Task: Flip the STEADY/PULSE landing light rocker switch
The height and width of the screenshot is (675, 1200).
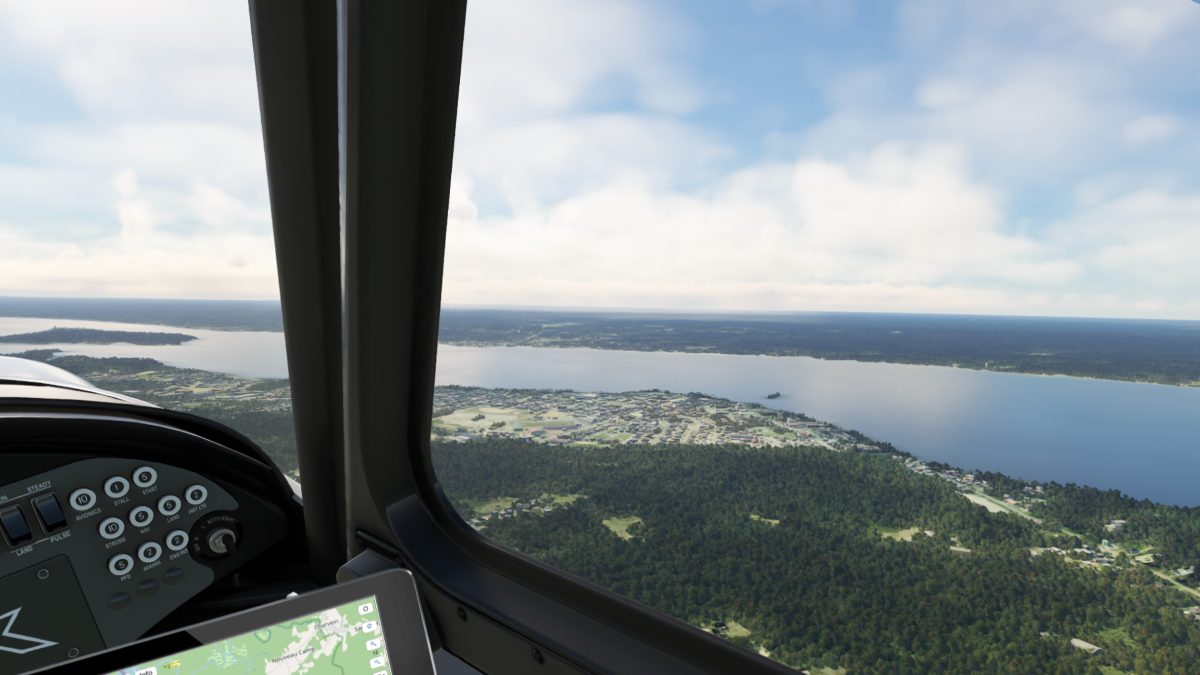Action: point(50,514)
